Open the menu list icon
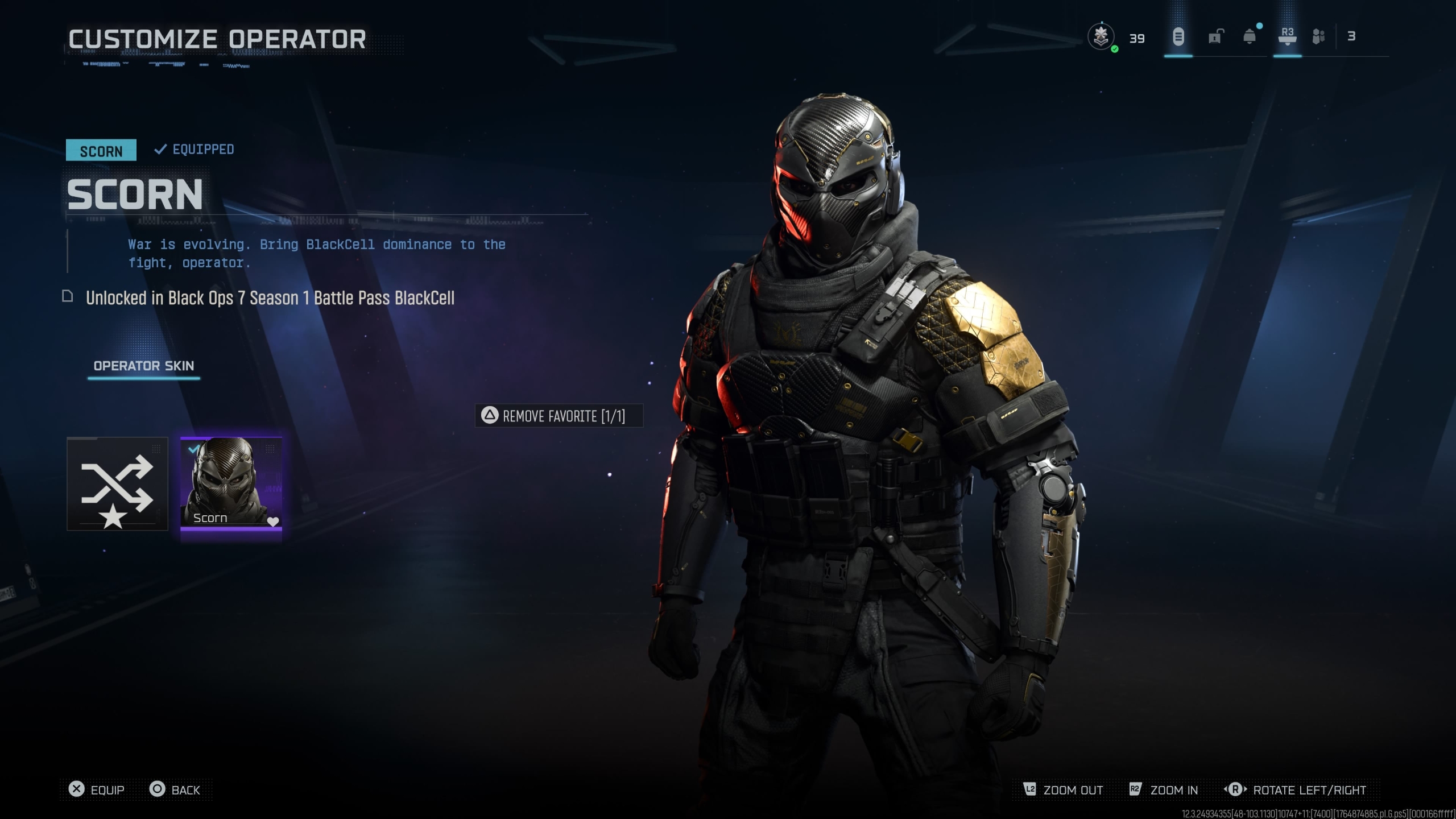Viewport: 1456px width, 819px height. pos(1178,38)
